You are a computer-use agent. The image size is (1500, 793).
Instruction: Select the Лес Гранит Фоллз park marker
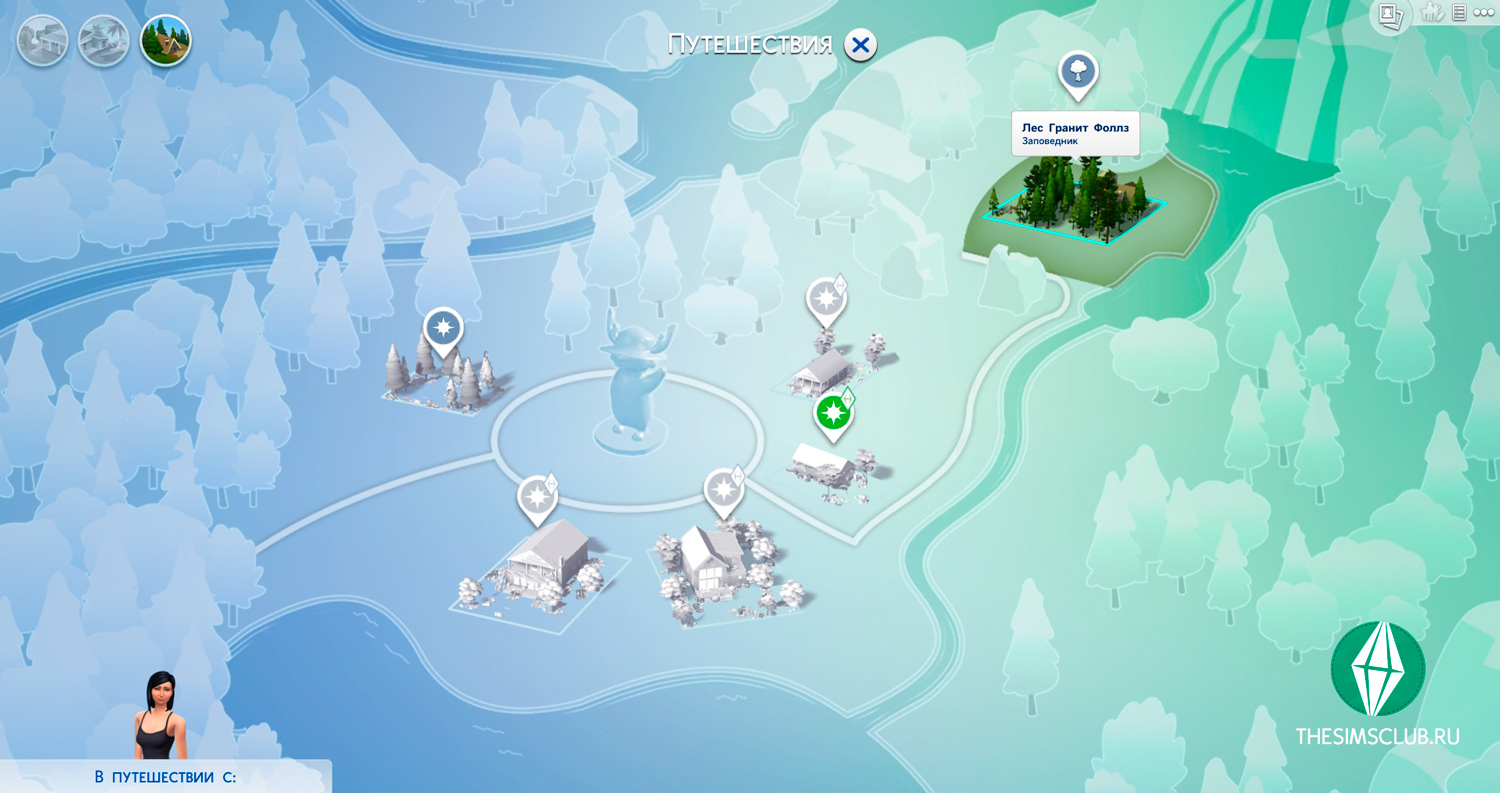click(1078, 73)
